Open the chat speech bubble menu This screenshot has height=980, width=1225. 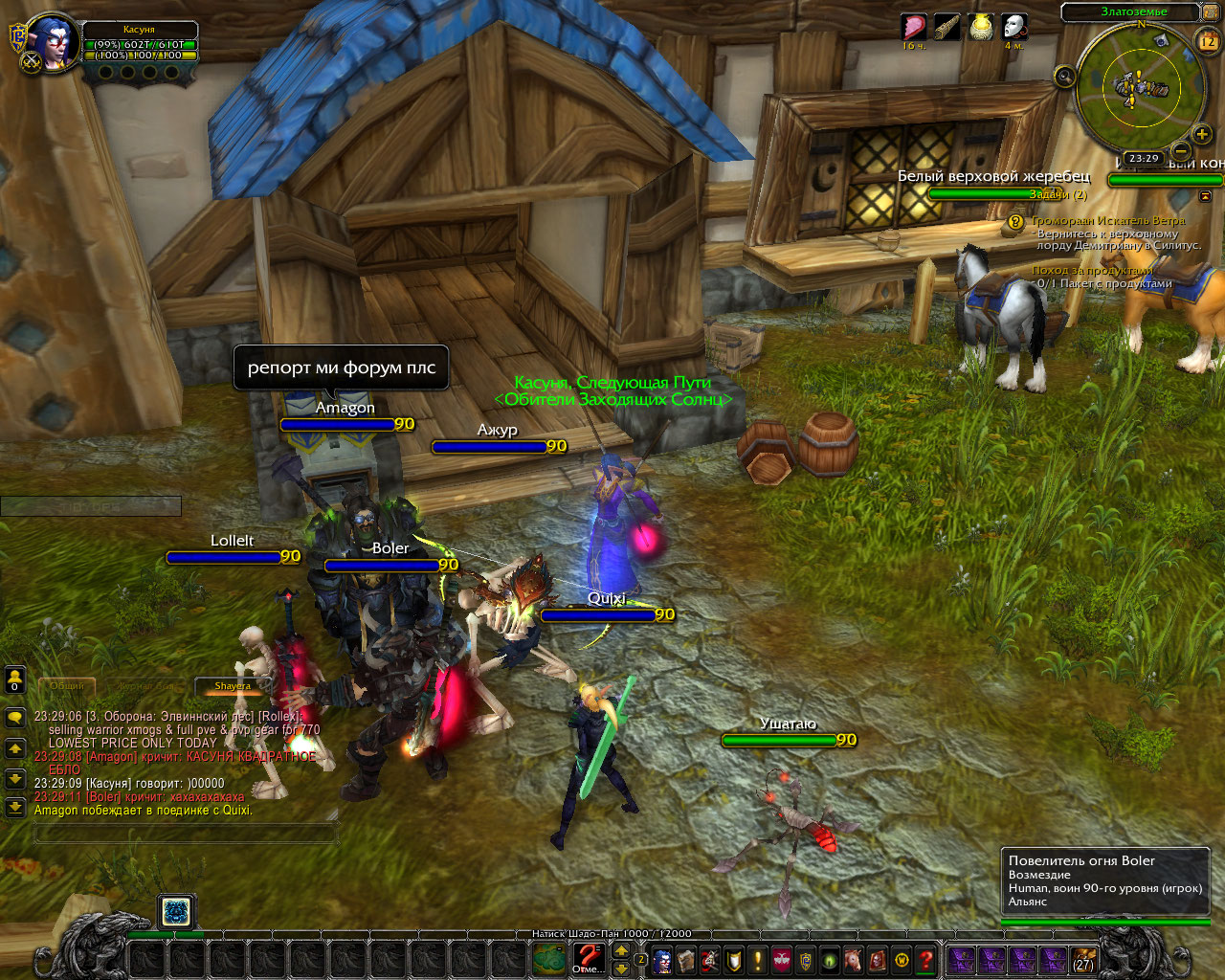[x=14, y=717]
